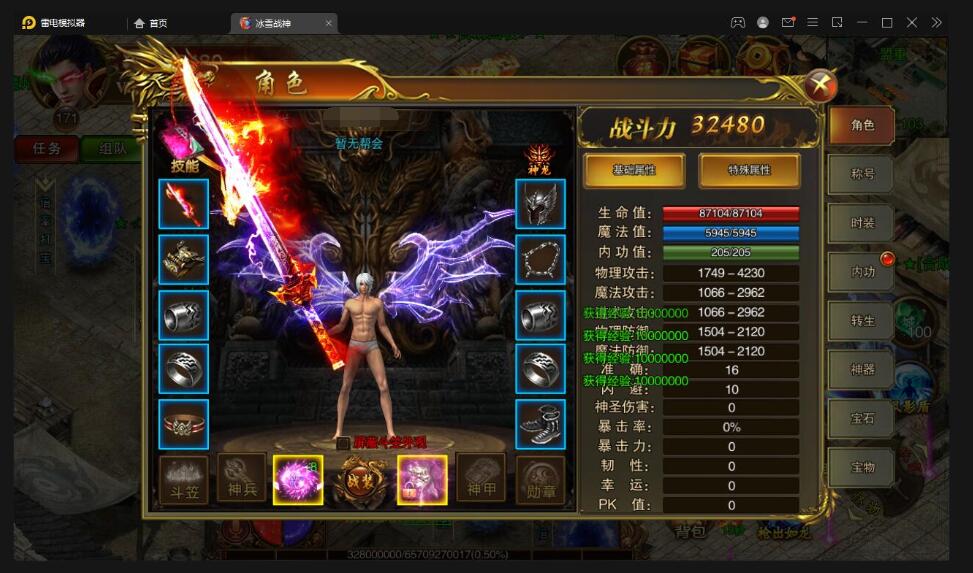Select the 内功 tab with red dot
The width and height of the screenshot is (973, 573).
tap(861, 272)
